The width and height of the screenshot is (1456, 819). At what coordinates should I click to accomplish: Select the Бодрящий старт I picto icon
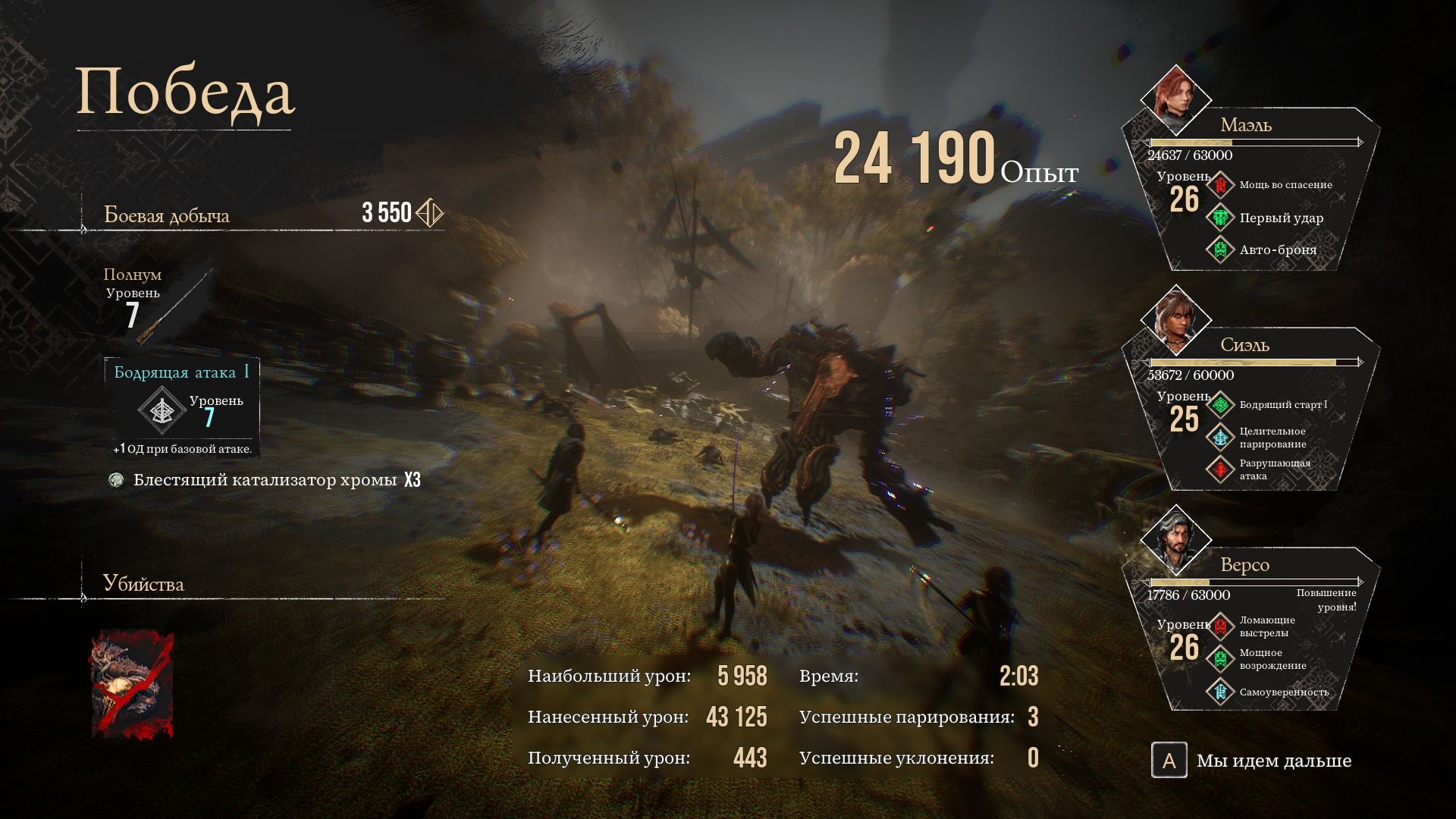click(1221, 405)
